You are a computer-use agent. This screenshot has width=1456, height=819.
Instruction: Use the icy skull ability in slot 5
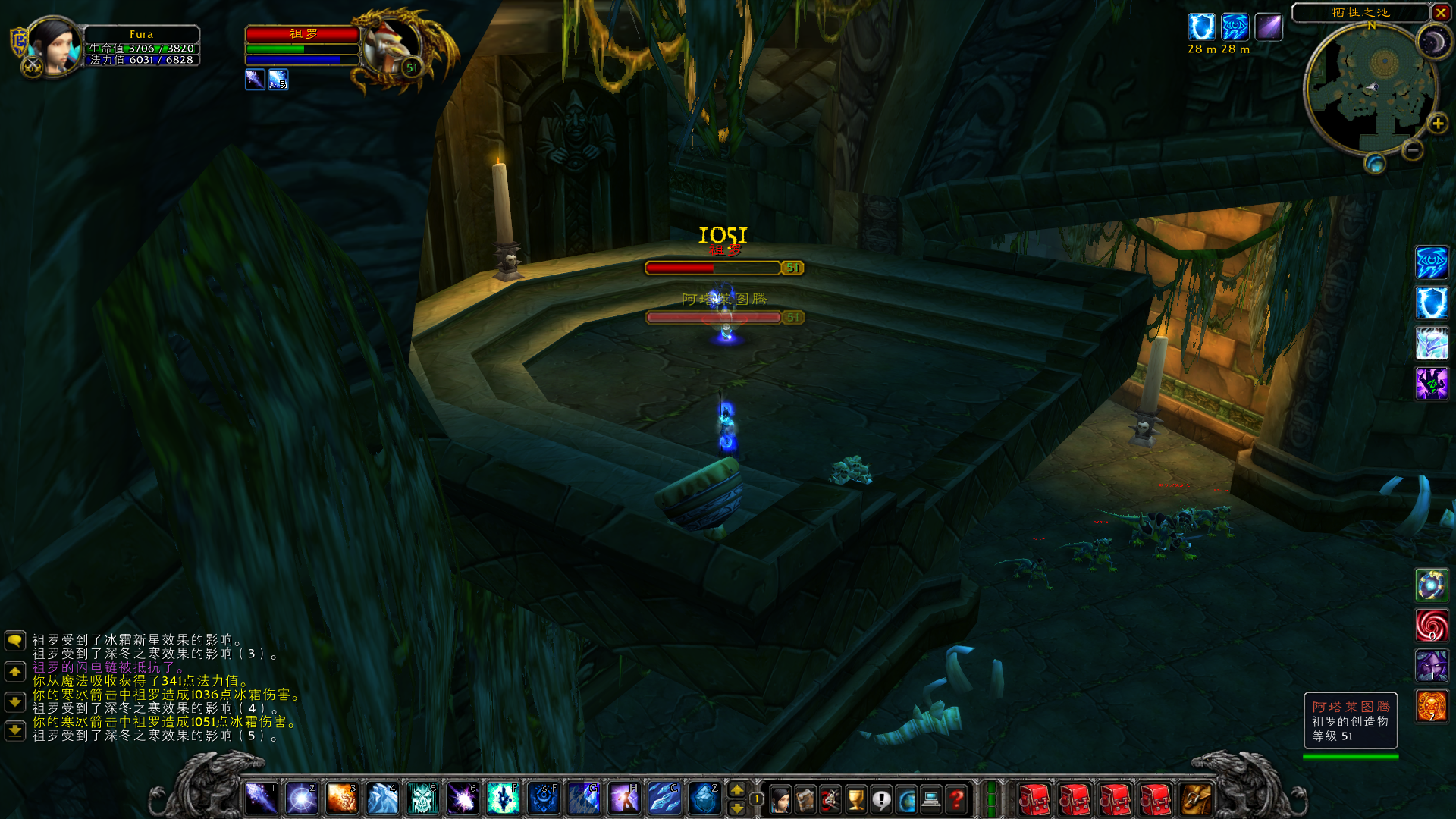tap(422, 799)
